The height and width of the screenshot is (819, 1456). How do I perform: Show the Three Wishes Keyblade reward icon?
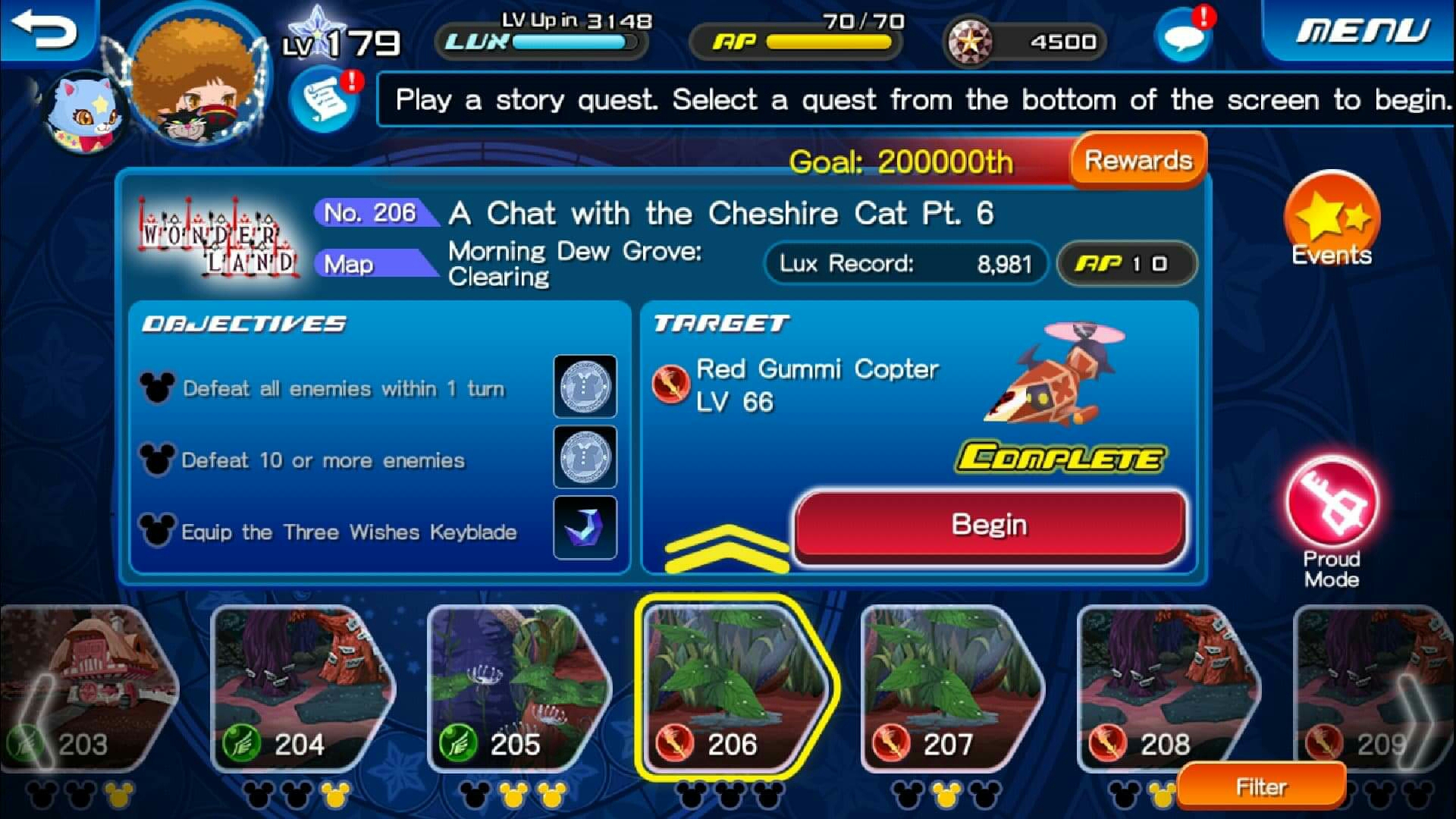coord(585,528)
